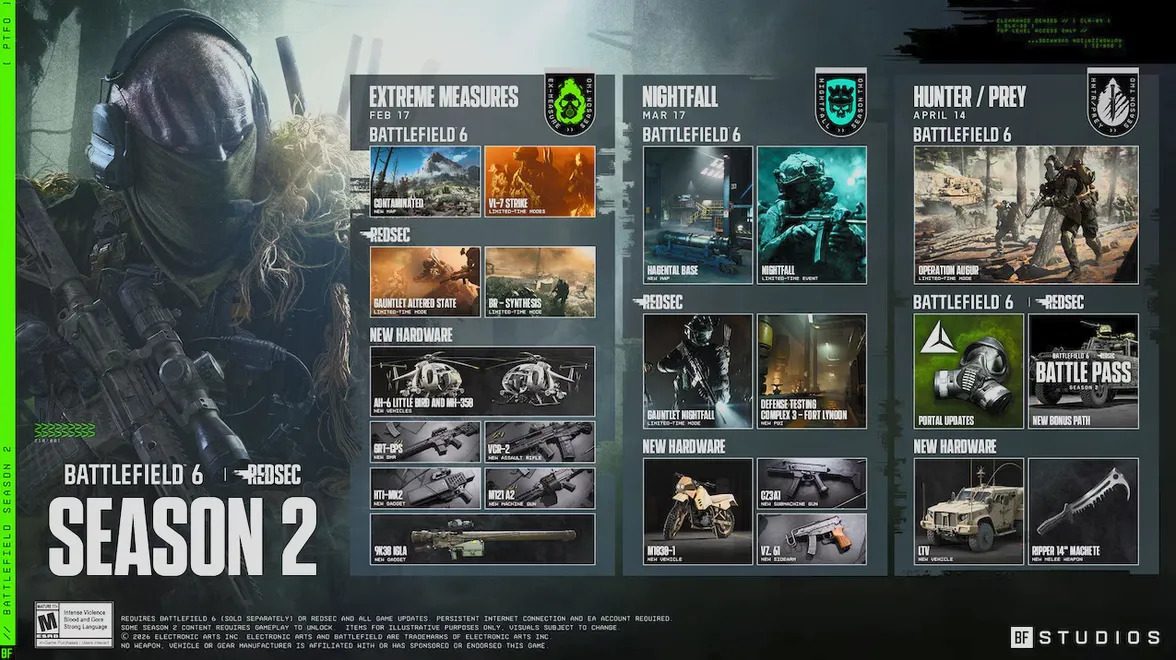The height and width of the screenshot is (660, 1176).
Task: Open the Contaminated new map thumbnail
Action: click(425, 181)
